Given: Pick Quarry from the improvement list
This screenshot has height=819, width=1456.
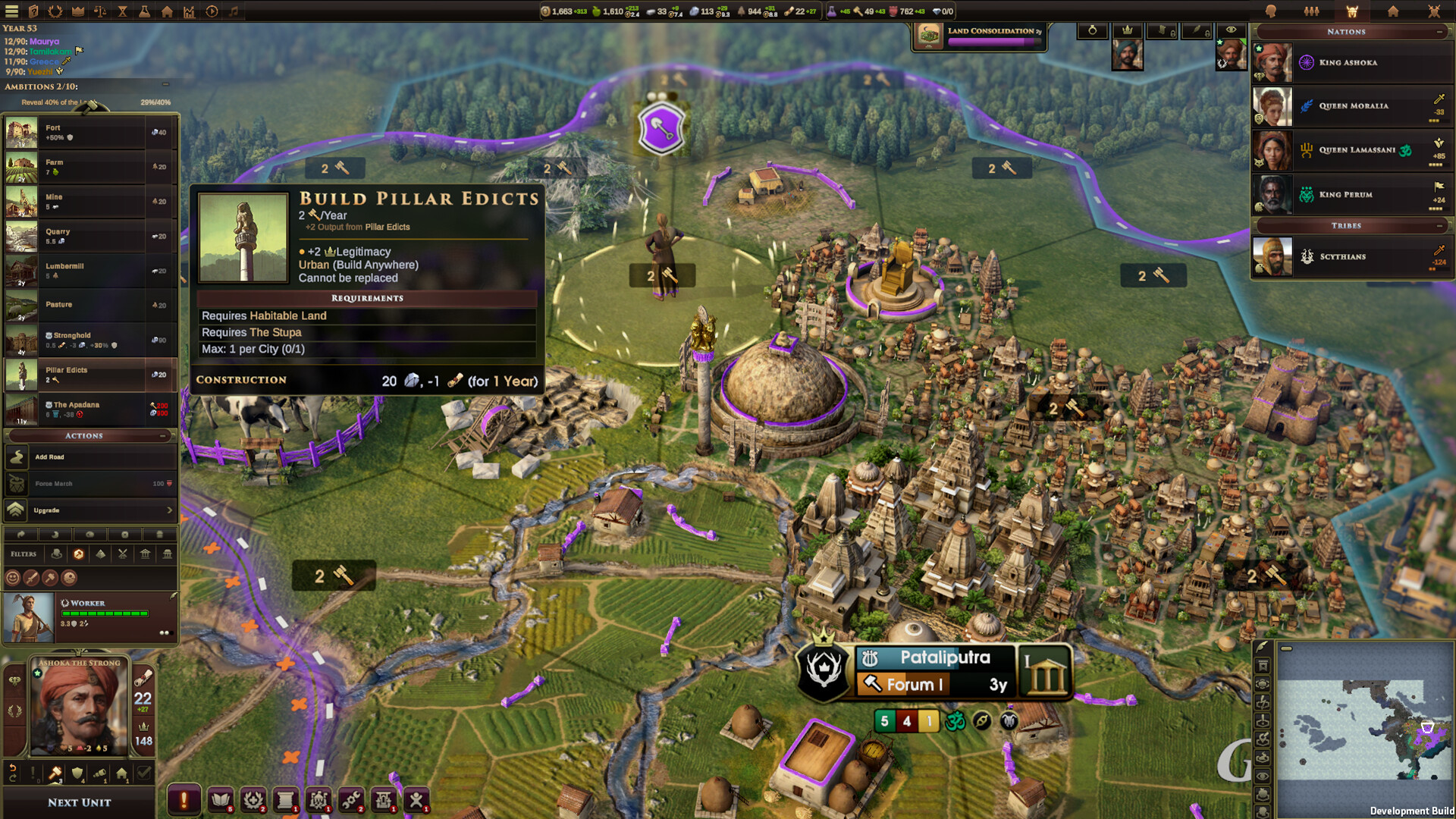Looking at the screenshot, I should (x=89, y=237).
